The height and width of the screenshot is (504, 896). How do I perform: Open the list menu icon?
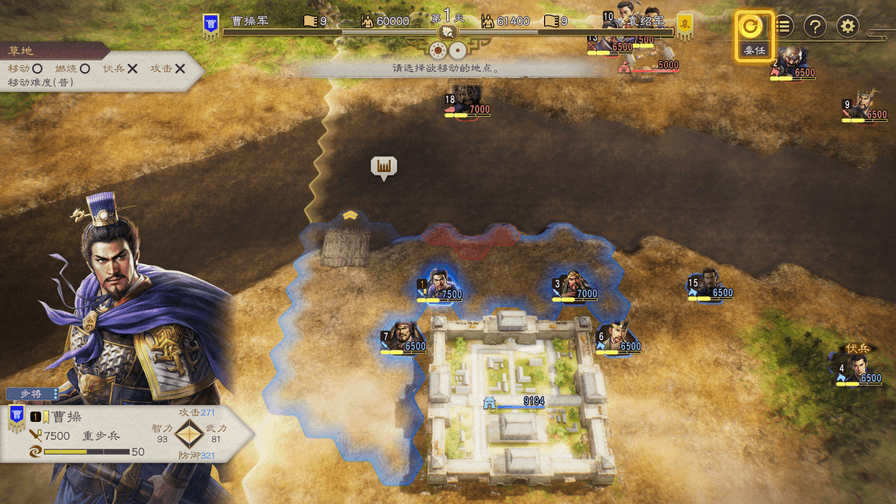(x=783, y=26)
